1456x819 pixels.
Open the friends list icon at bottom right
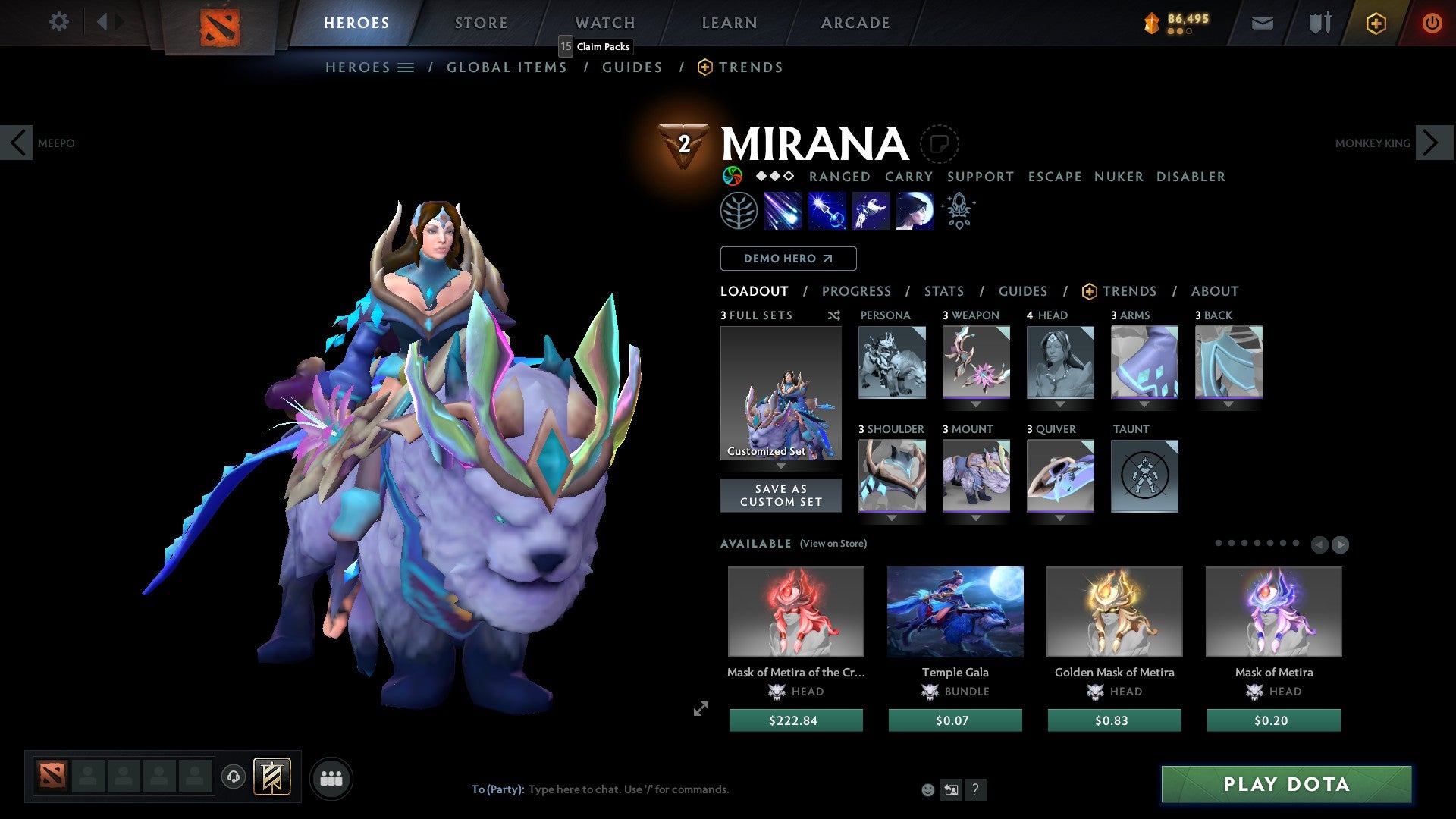(x=331, y=777)
